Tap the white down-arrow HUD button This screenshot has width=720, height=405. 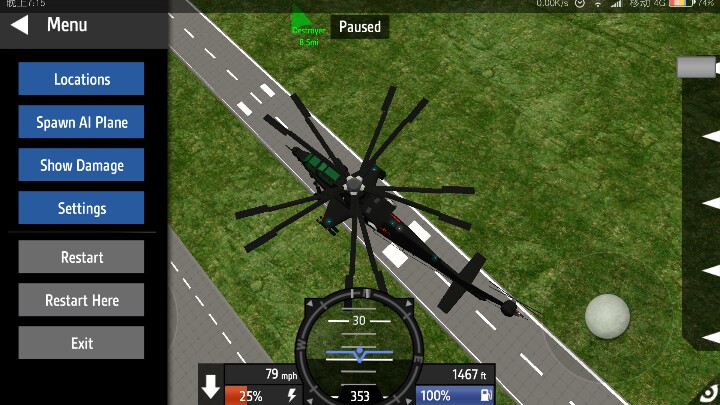pos(211,388)
